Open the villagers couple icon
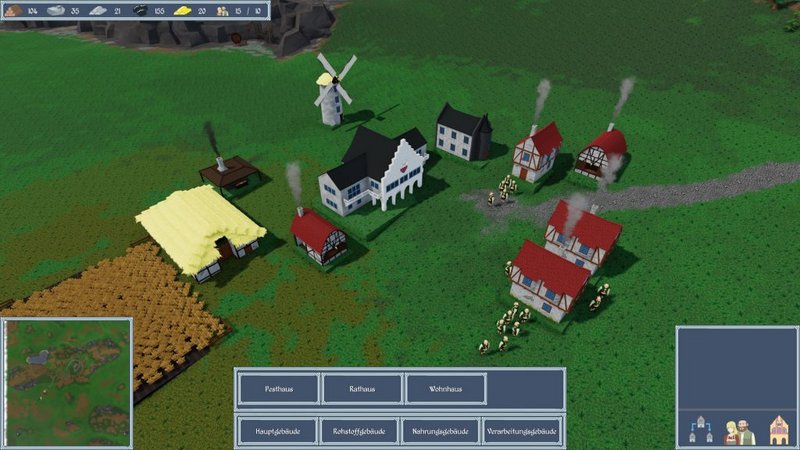800x450 pixels. (738, 431)
